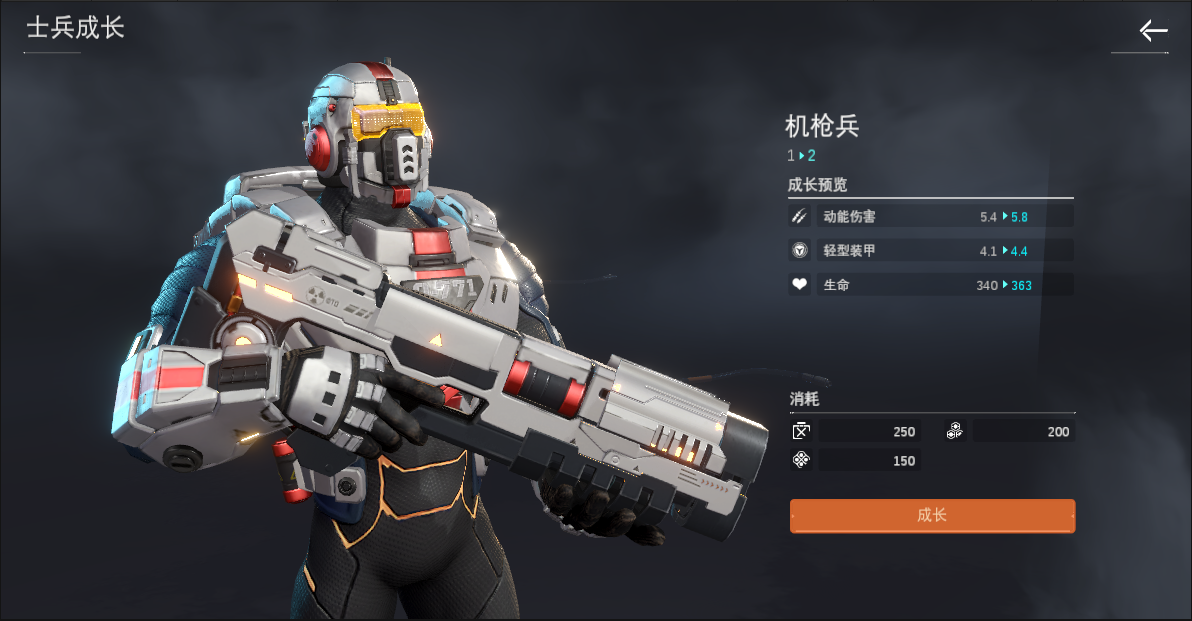
Task: Tap the 250 resource cost icon
Action: 801,432
